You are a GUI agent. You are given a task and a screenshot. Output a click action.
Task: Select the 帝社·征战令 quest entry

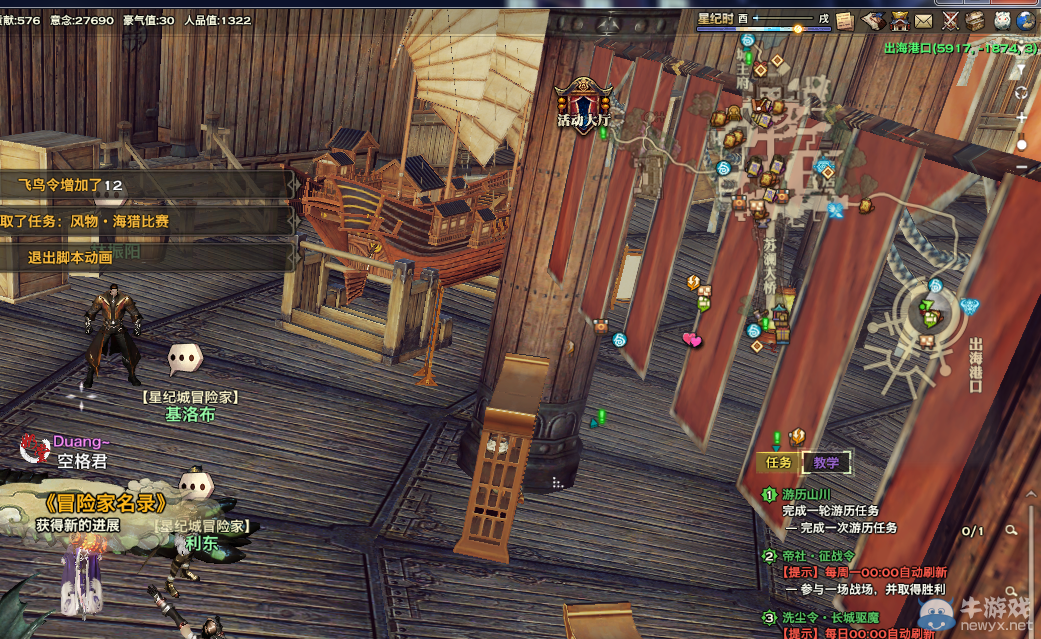tap(817, 556)
